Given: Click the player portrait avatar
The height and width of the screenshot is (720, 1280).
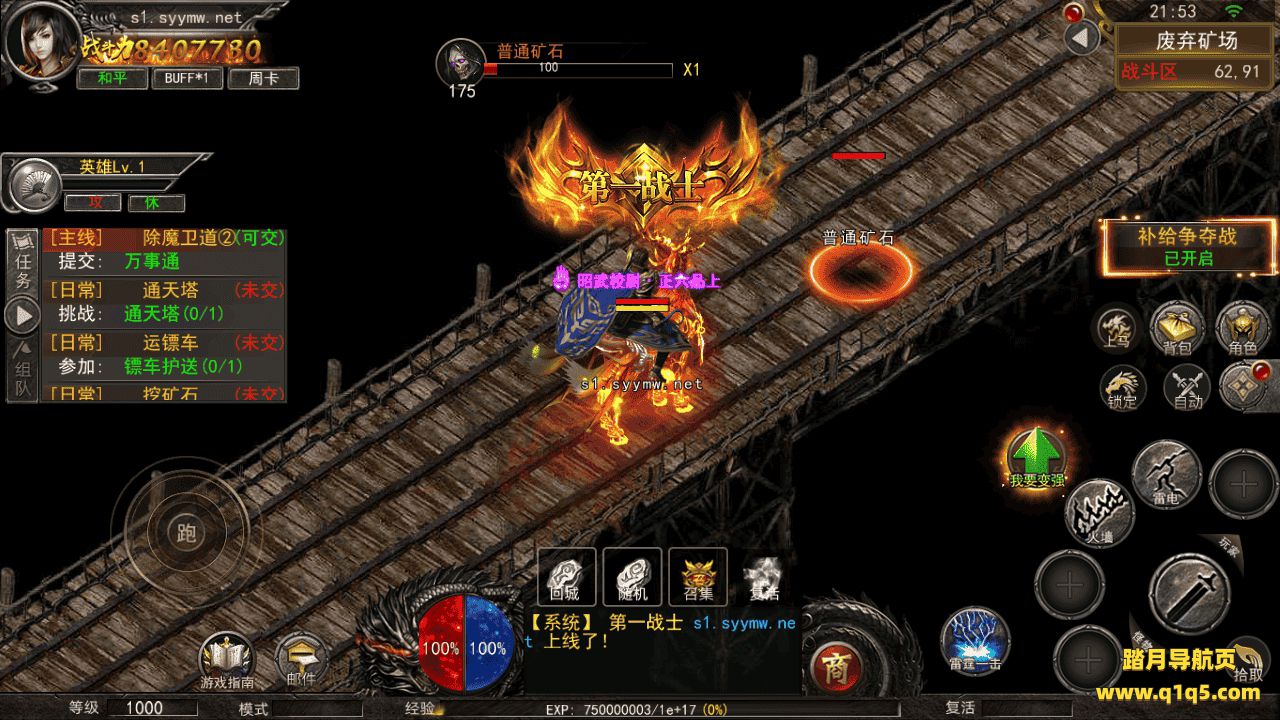Looking at the screenshot, I should [x=39, y=45].
